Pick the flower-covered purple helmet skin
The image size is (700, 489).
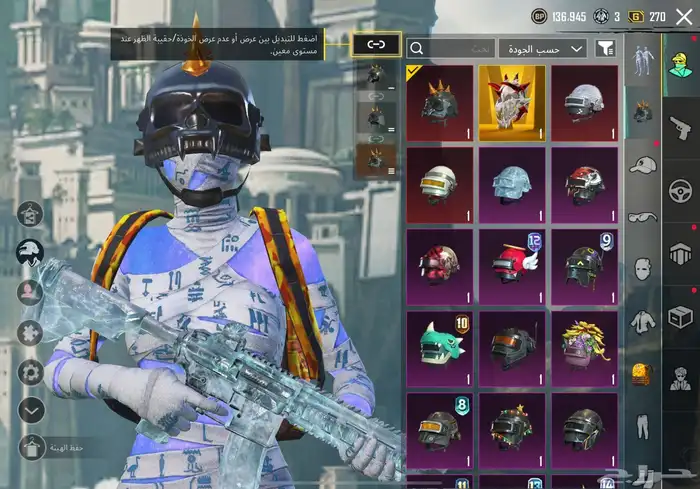pos(583,349)
